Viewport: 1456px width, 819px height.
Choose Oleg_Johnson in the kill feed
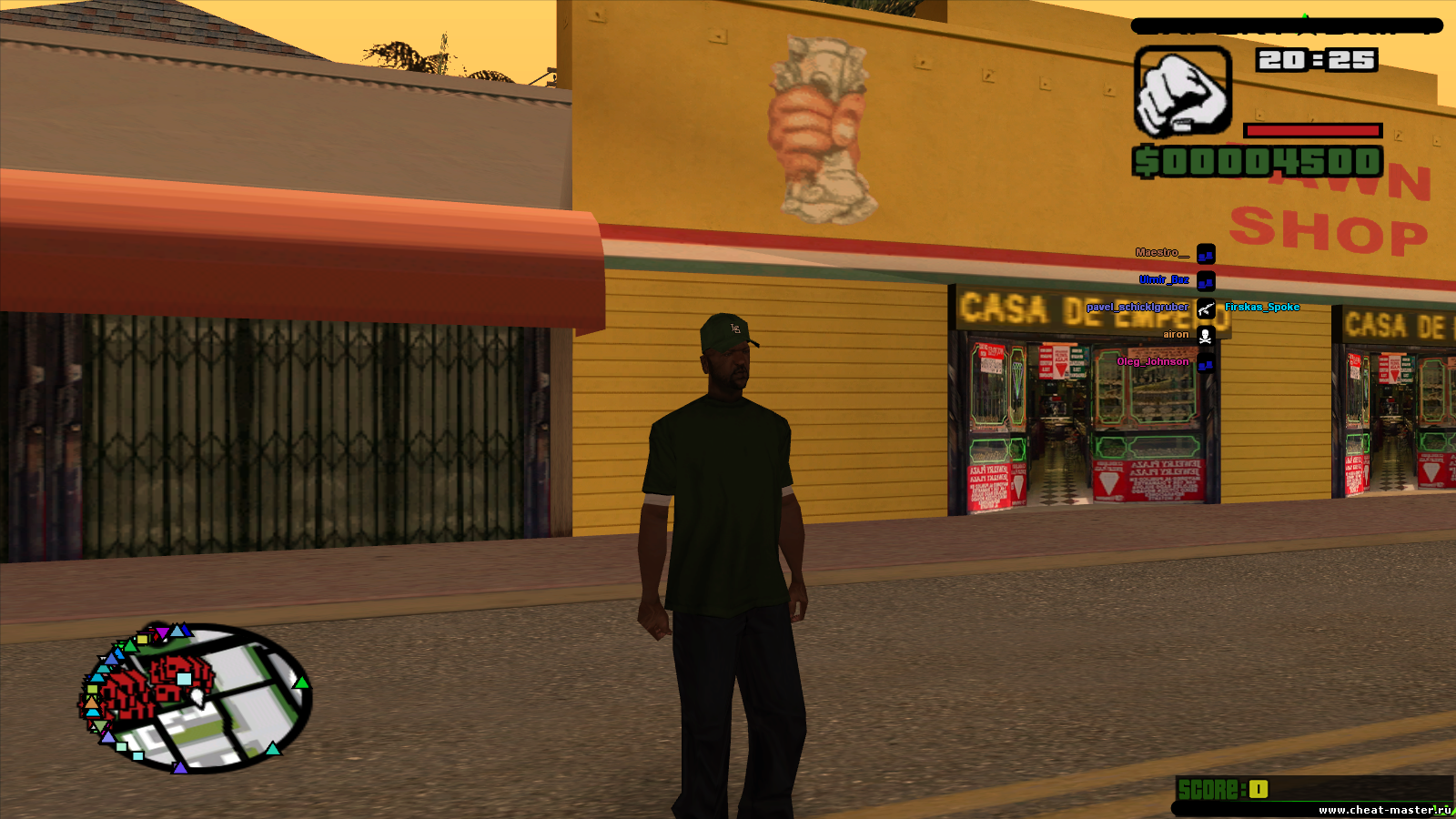click(1152, 362)
